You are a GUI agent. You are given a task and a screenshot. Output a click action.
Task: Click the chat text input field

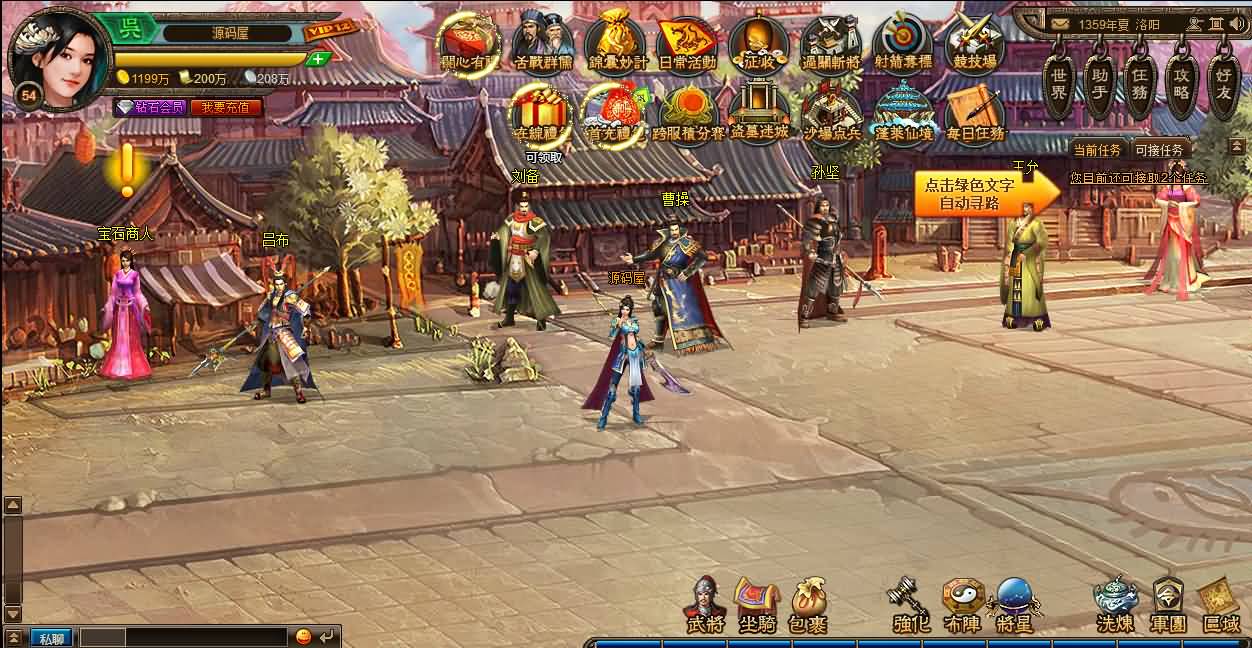coord(184,637)
